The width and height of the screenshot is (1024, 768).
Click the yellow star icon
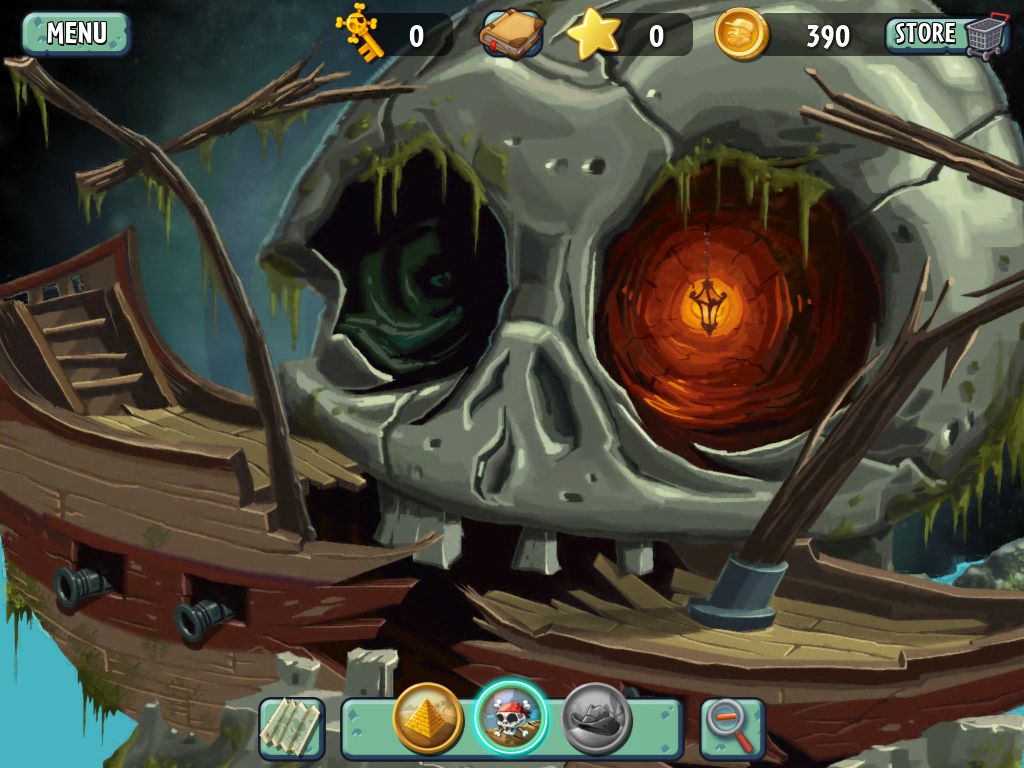pos(593,34)
